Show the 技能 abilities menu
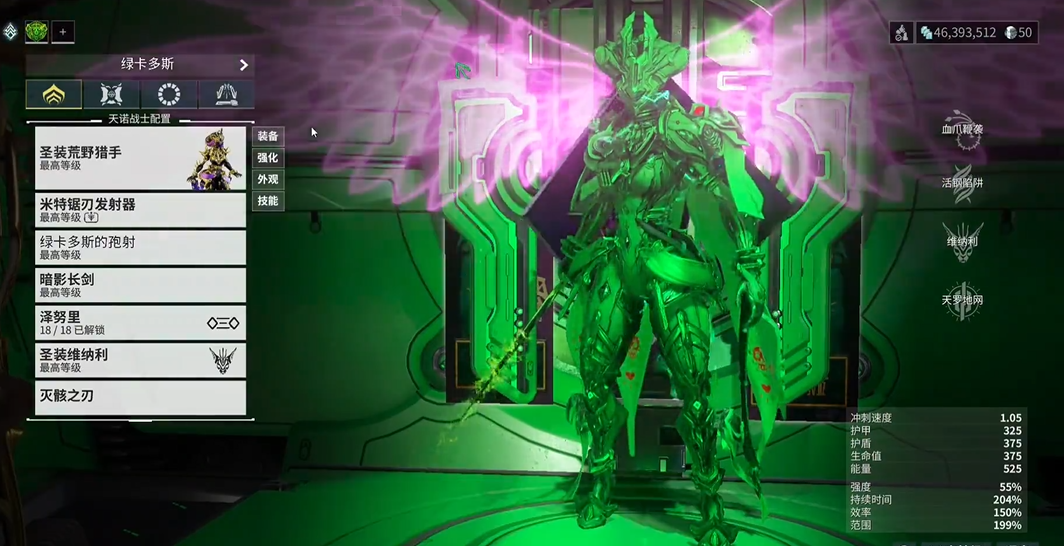The image size is (1064, 546). point(268,201)
